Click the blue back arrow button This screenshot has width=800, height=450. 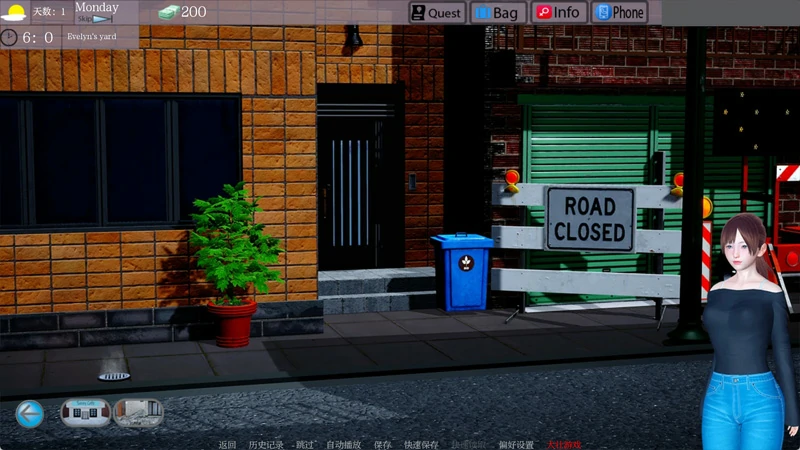coord(30,413)
